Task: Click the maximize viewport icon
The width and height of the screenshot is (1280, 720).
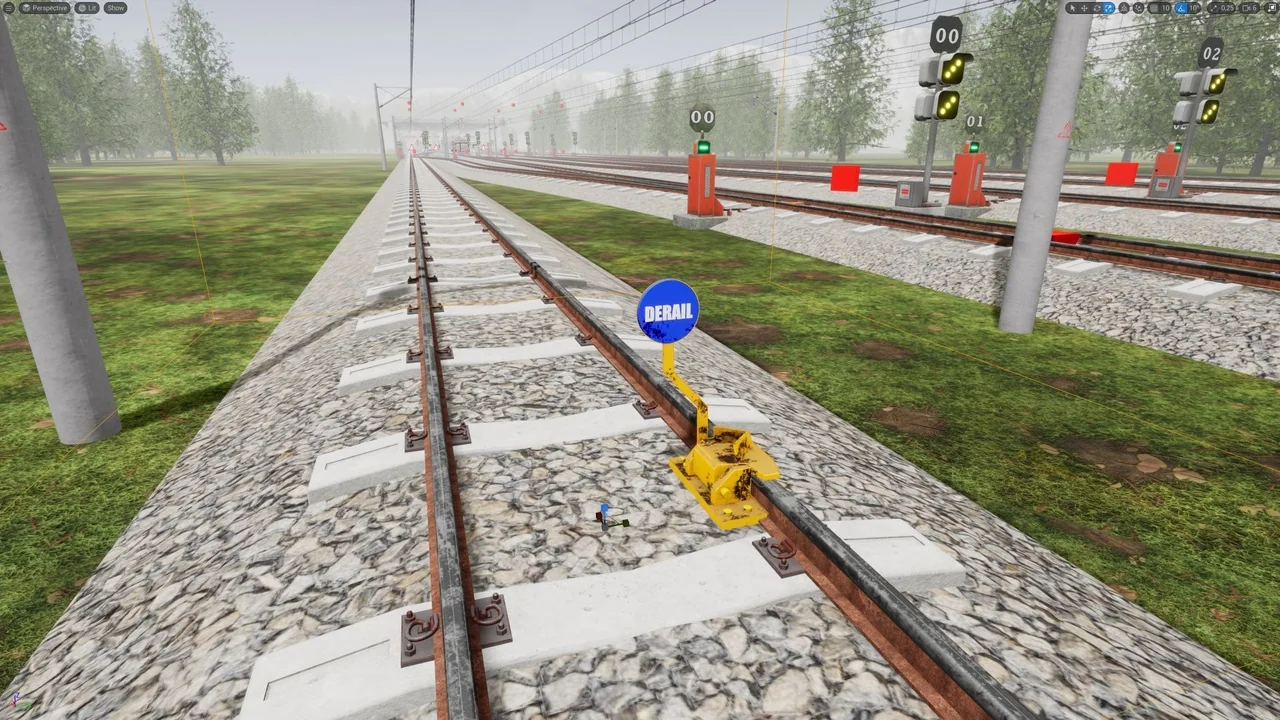Action: click(1271, 7)
